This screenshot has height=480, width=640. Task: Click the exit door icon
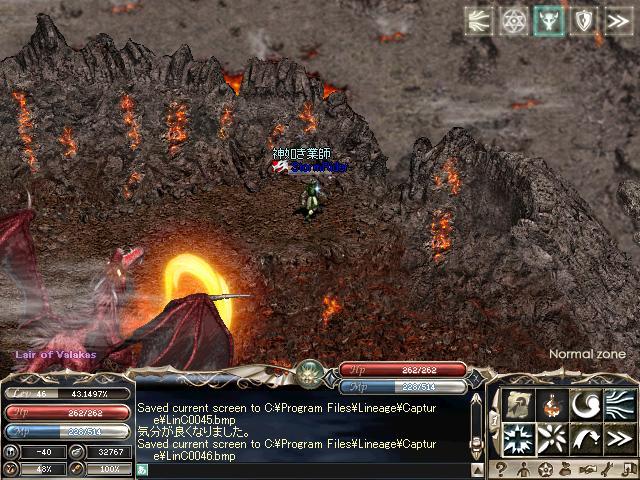628,469
